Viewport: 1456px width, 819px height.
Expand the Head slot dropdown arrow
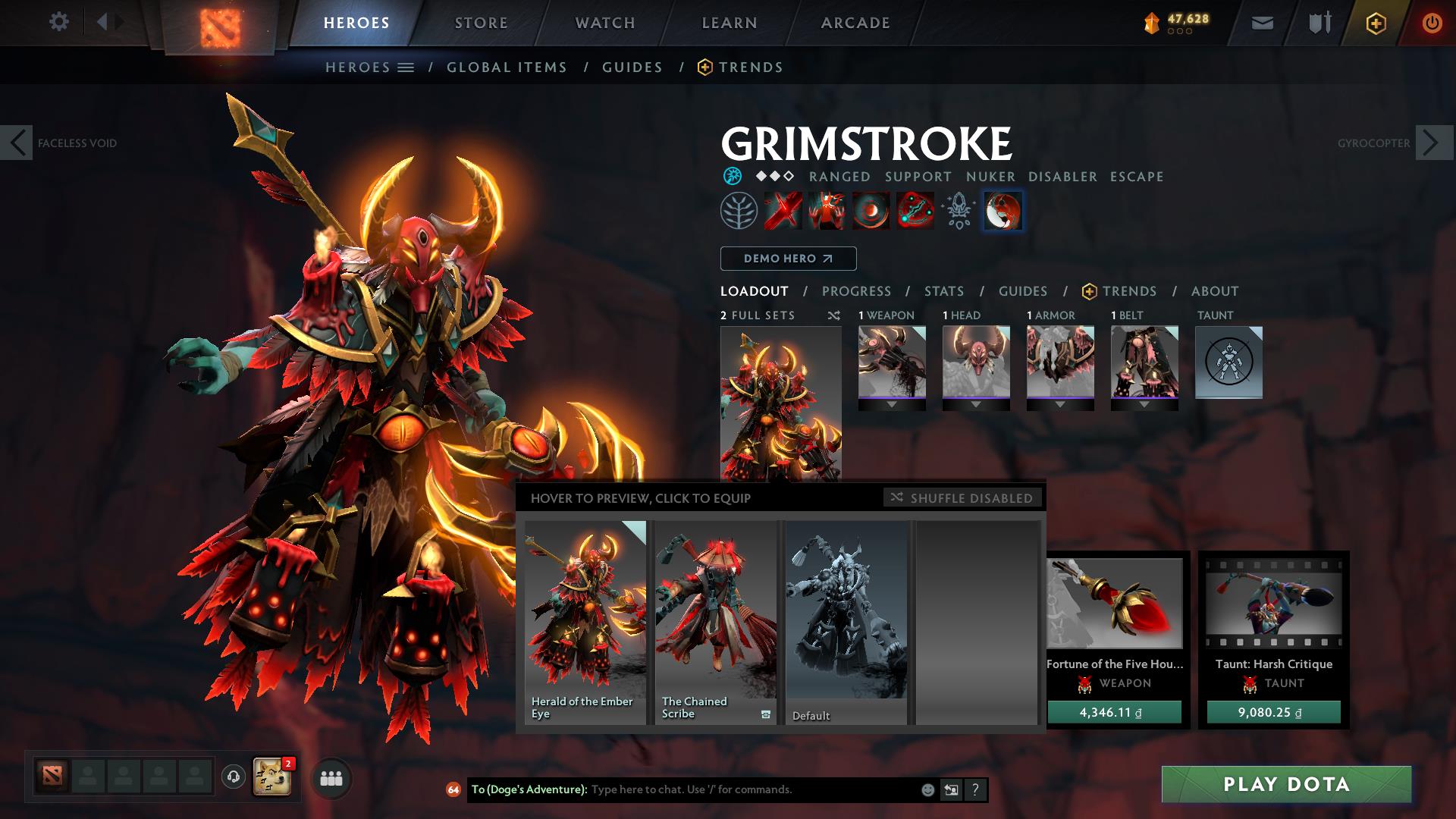click(977, 404)
